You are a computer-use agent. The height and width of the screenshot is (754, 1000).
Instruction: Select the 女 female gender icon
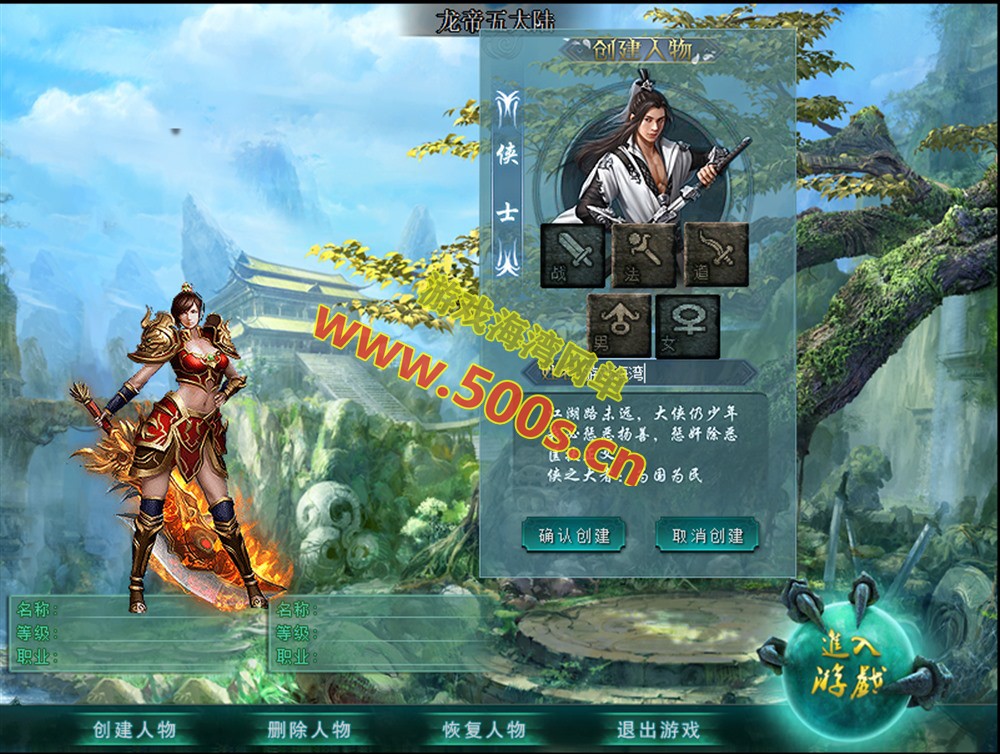click(x=688, y=326)
